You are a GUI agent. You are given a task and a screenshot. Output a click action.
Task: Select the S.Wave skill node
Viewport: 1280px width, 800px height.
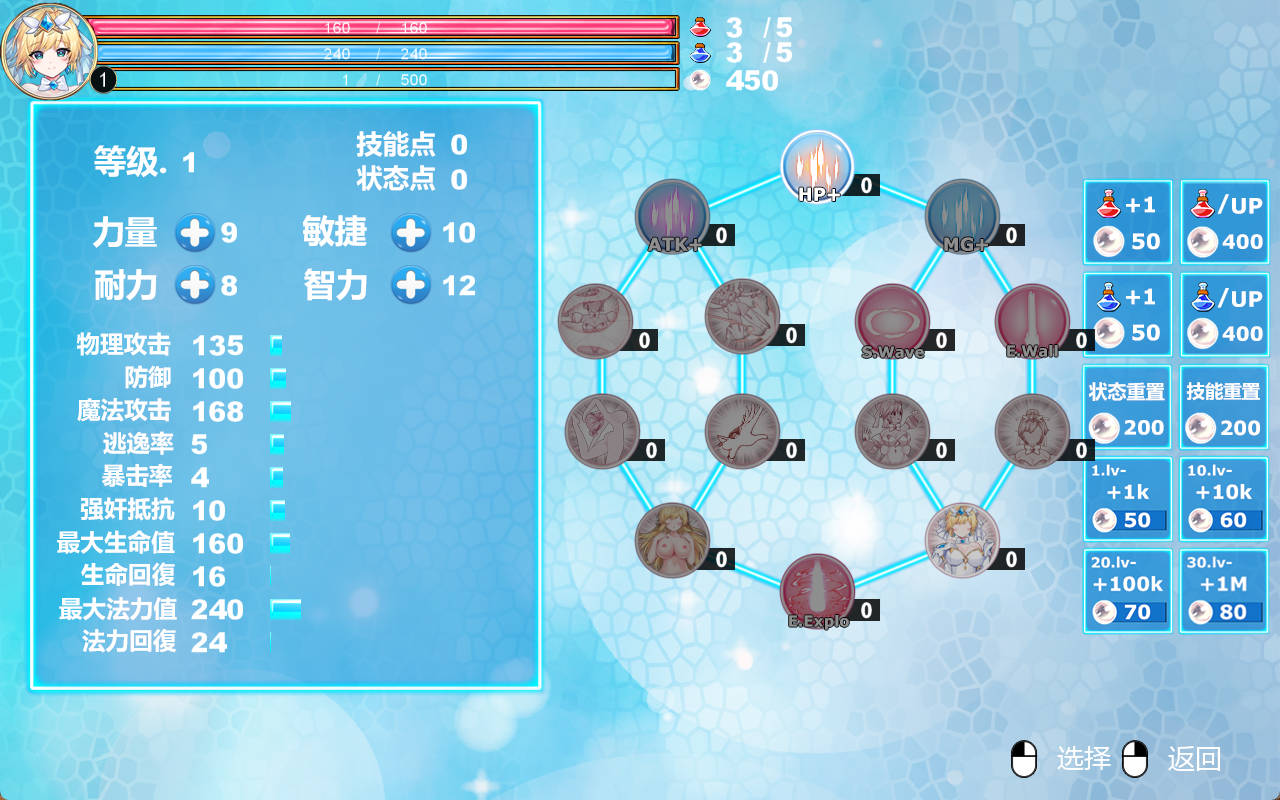point(893,316)
